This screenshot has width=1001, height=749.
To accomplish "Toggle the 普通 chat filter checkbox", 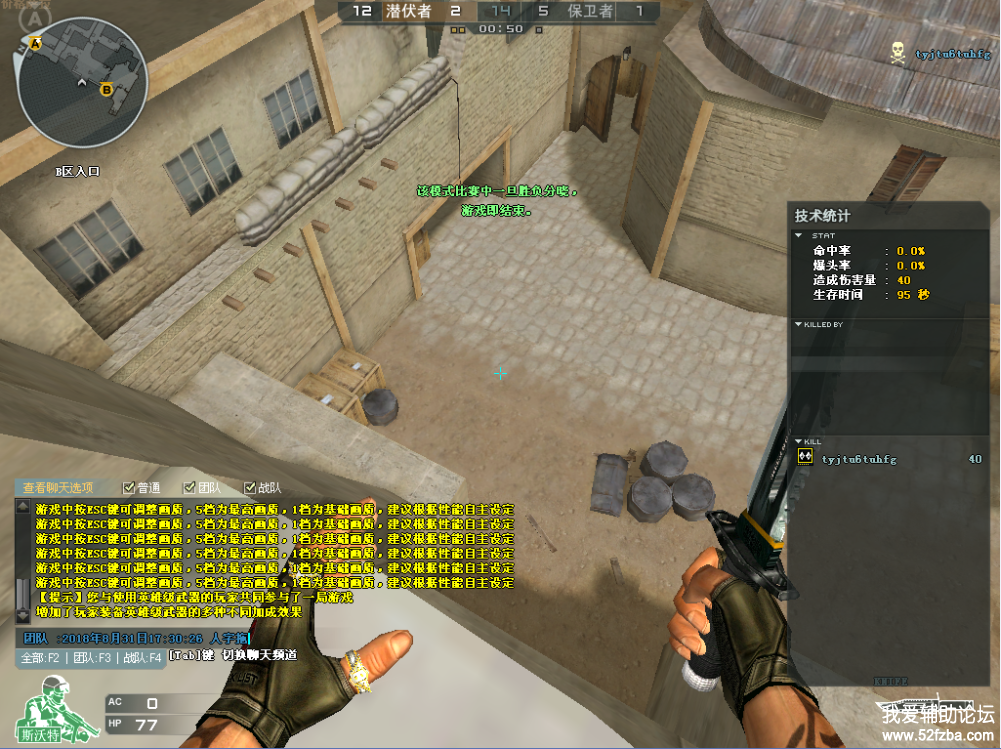I will tap(128, 488).
